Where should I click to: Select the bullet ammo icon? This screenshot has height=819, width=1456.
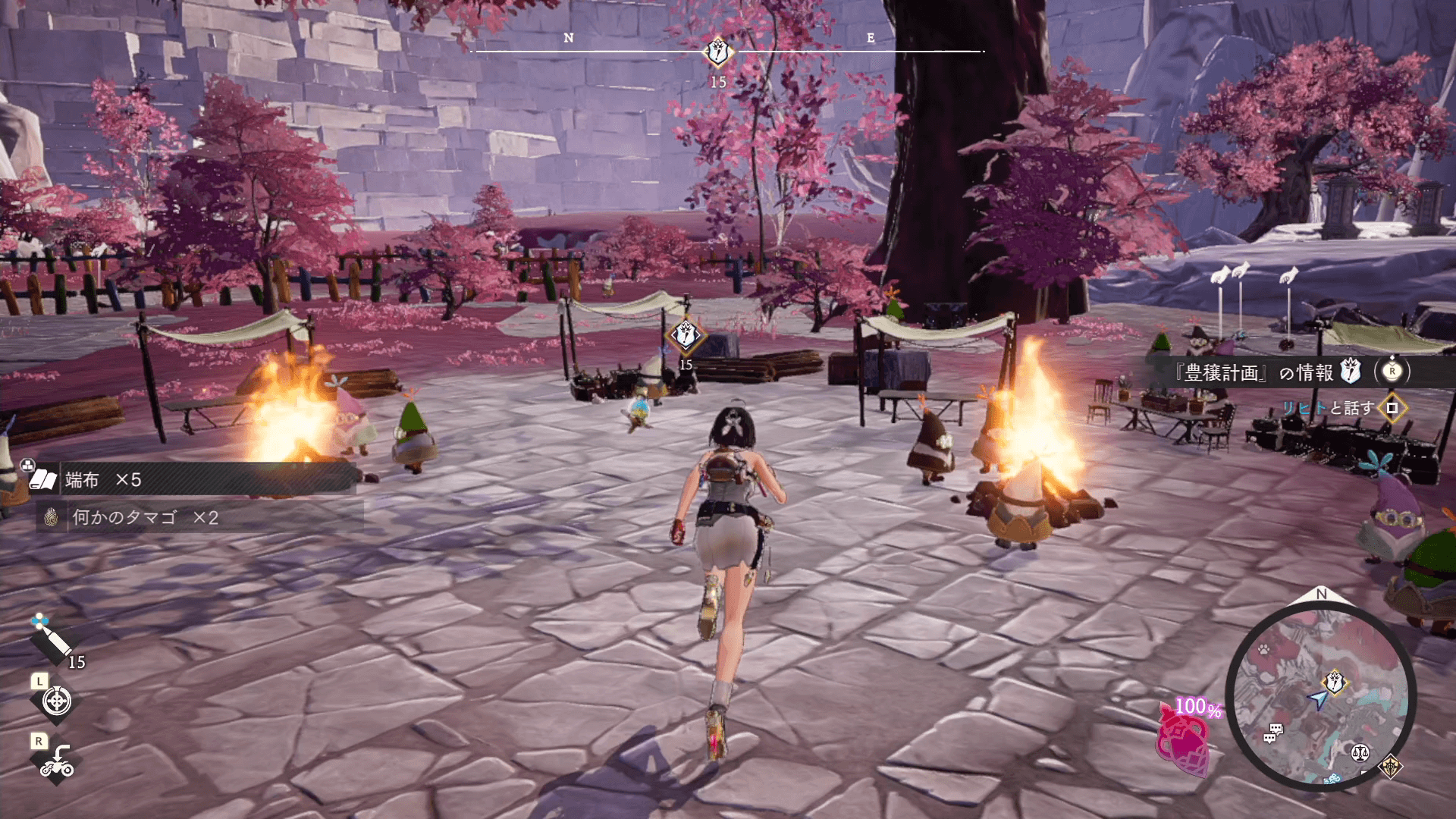click(x=52, y=639)
